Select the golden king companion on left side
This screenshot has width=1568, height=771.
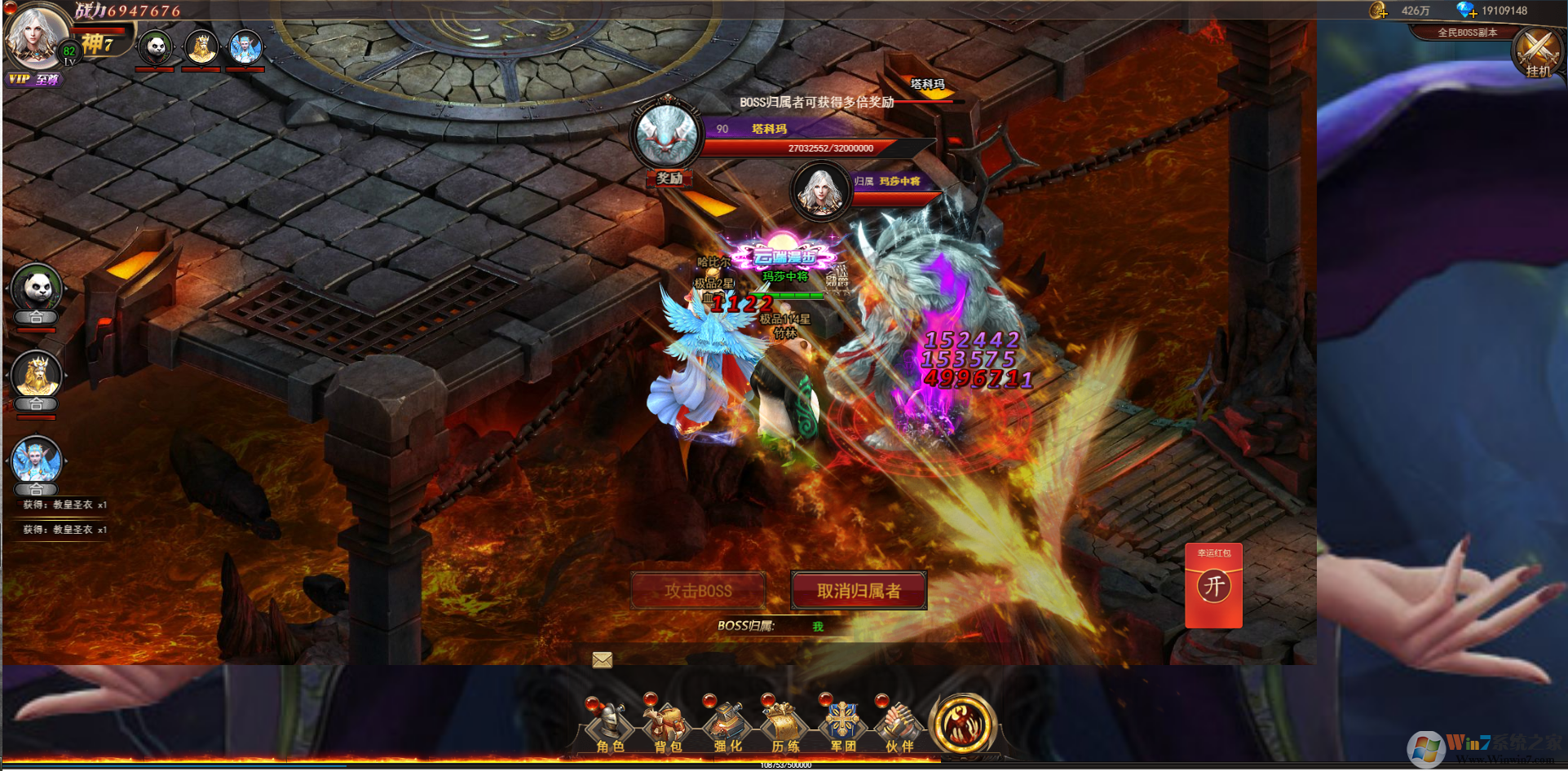pos(37,377)
